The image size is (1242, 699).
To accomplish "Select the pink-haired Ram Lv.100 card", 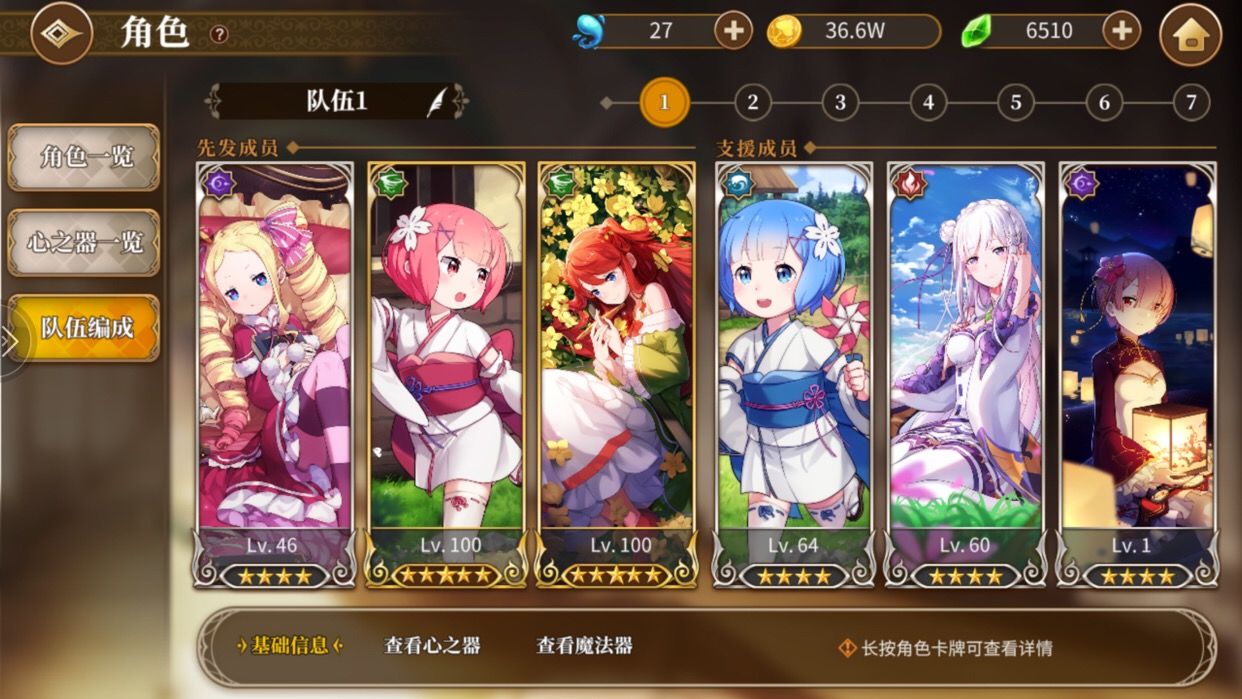I will tap(445, 360).
